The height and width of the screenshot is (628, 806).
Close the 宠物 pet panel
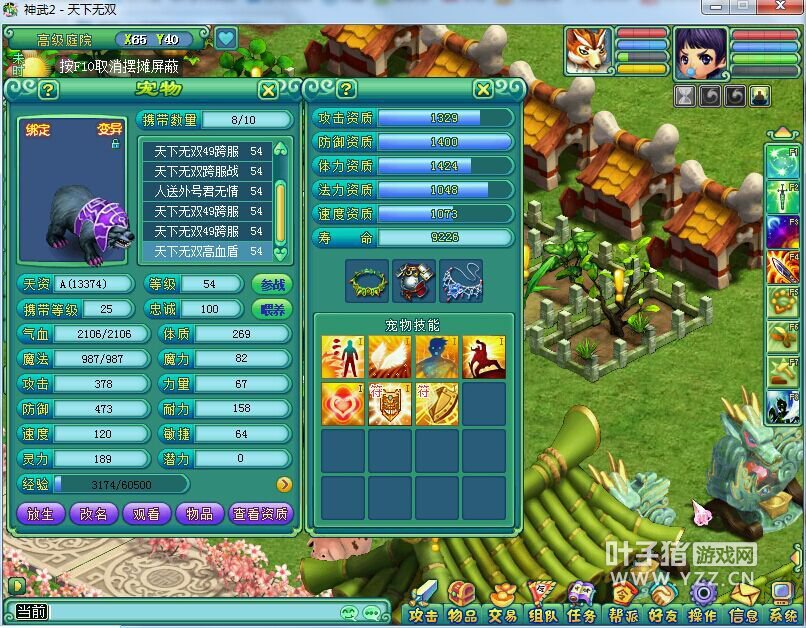[x=268, y=90]
